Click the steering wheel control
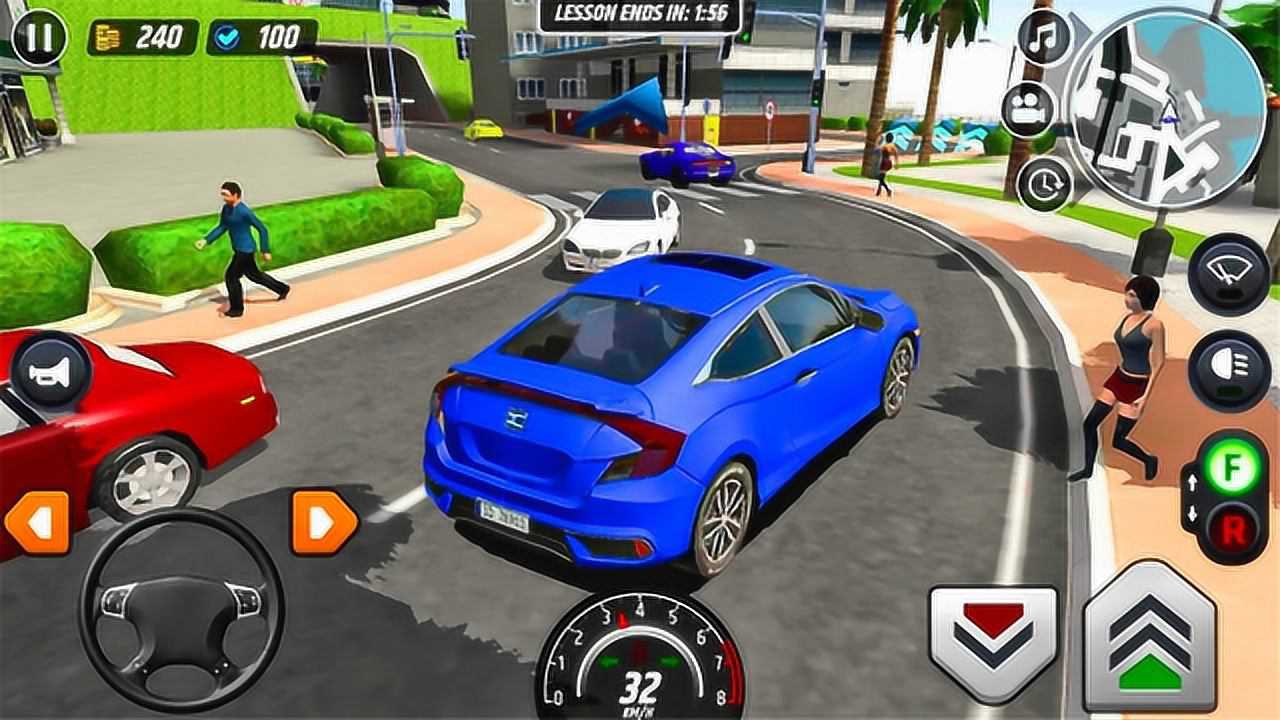The height and width of the screenshot is (720, 1280). tap(181, 608)
